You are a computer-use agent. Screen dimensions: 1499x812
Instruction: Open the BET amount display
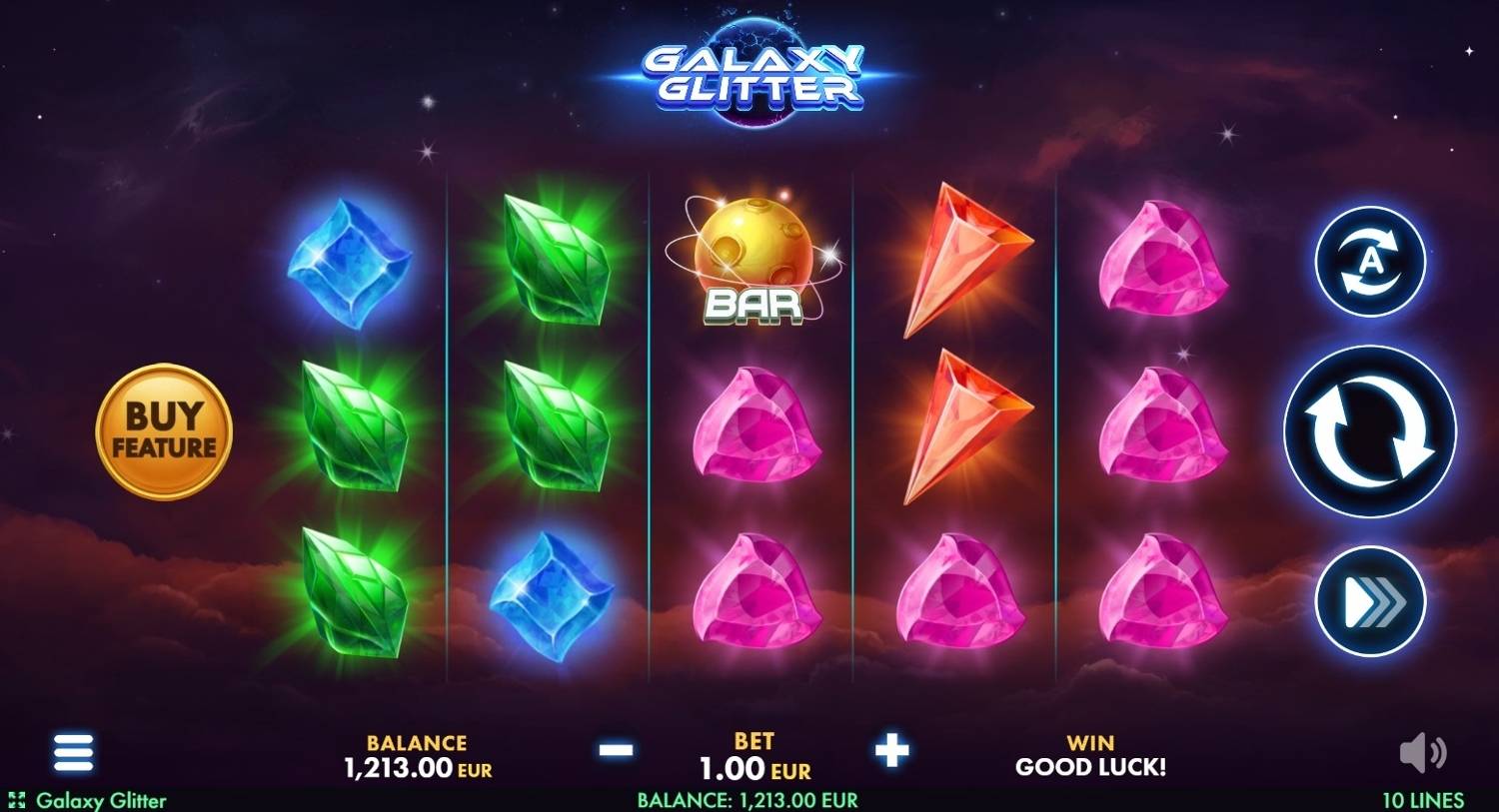coord(752,756)
